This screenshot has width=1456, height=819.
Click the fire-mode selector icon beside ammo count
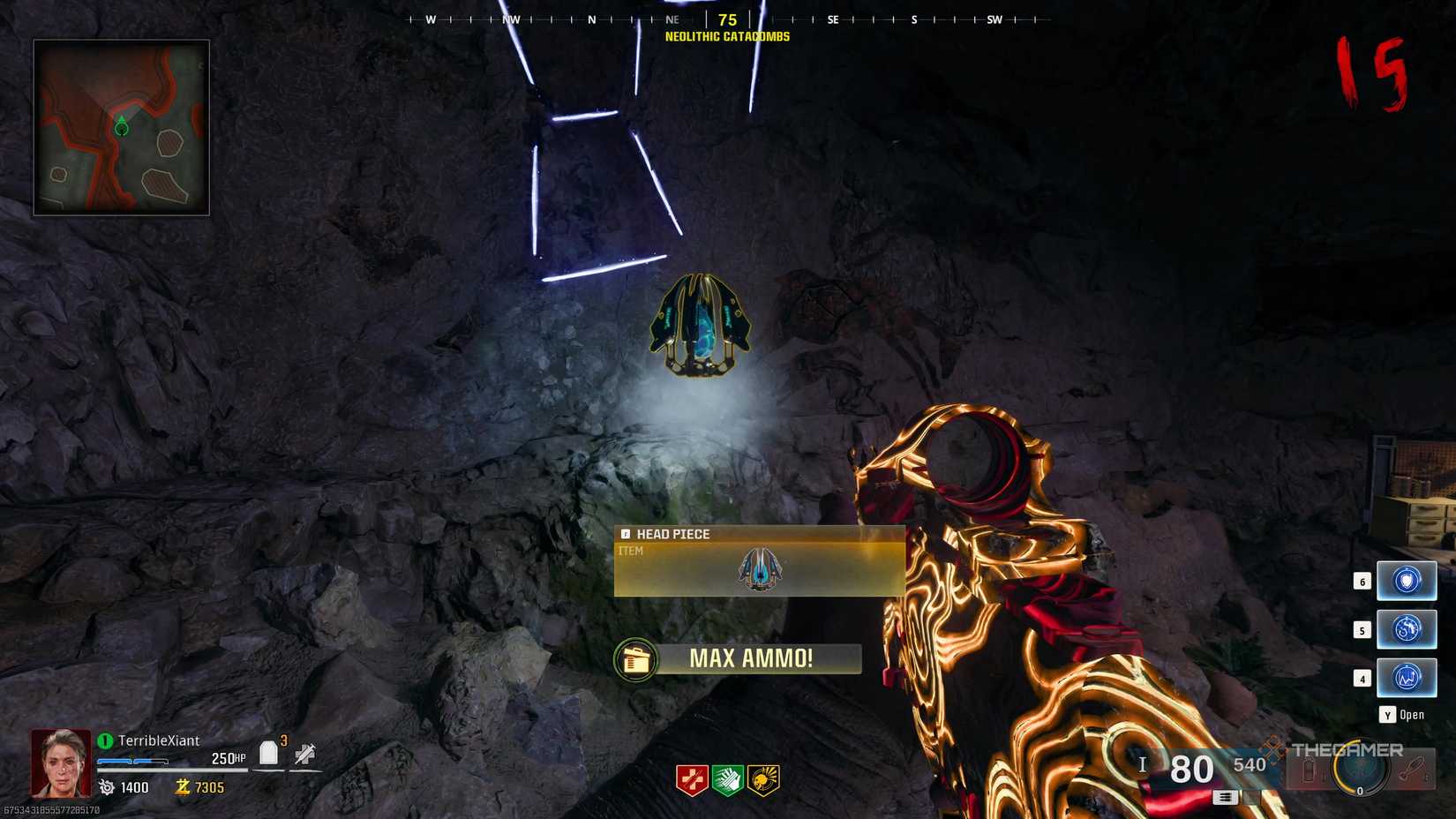click(x=1225, y=797)
